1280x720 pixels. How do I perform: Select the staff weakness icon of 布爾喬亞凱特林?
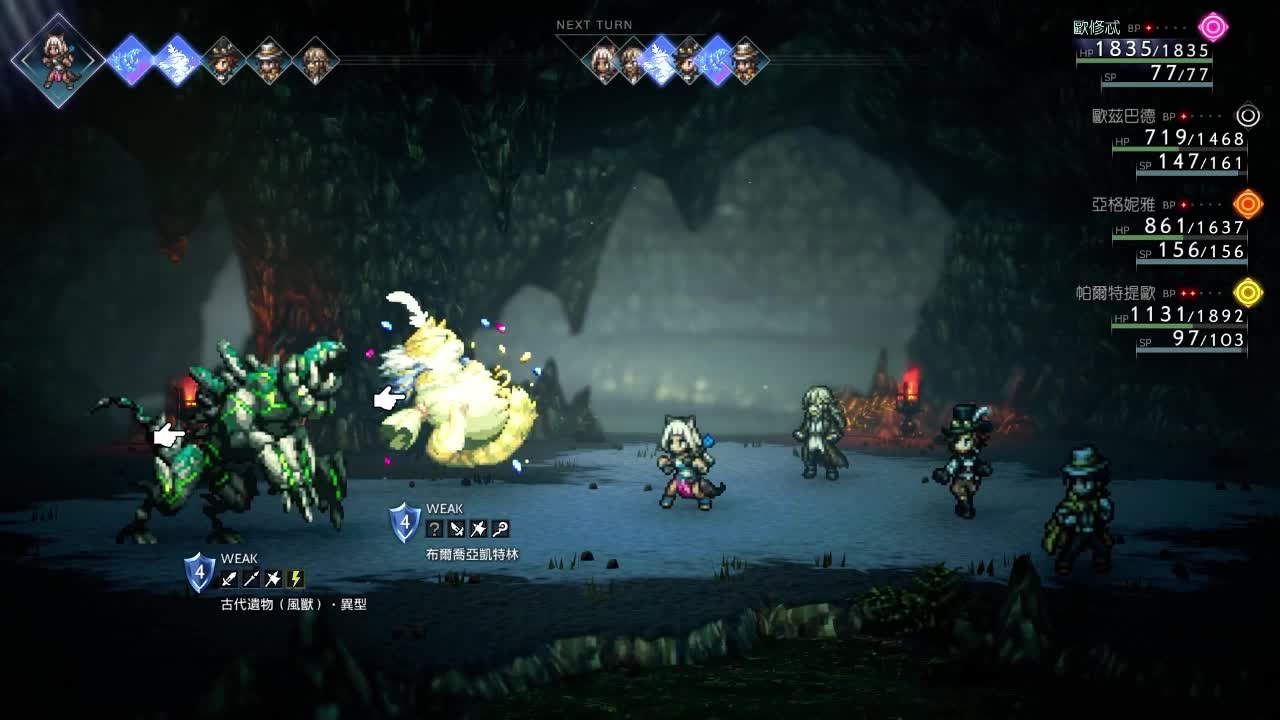tap(500, 529)
